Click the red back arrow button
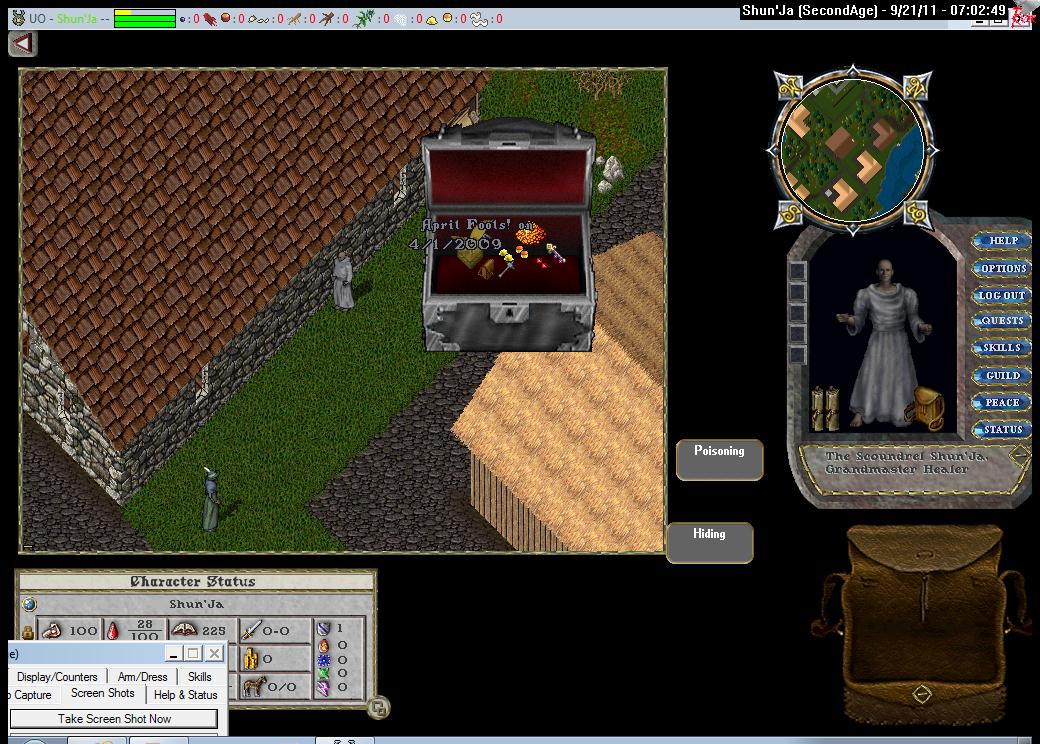The image size is (1040, 744). [x=23, y=44]
